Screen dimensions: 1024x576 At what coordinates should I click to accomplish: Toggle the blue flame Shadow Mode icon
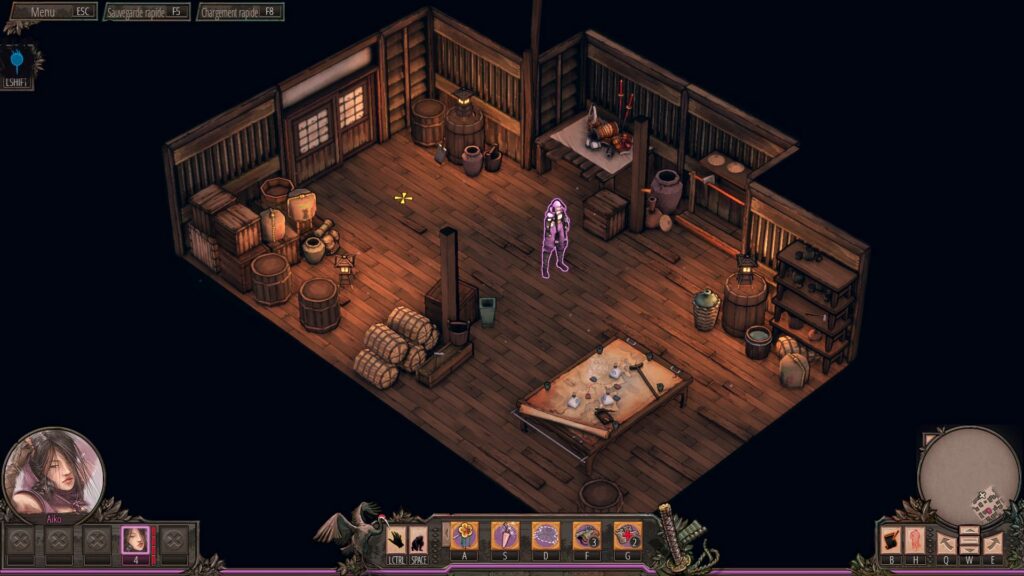[x=17, y=63]
